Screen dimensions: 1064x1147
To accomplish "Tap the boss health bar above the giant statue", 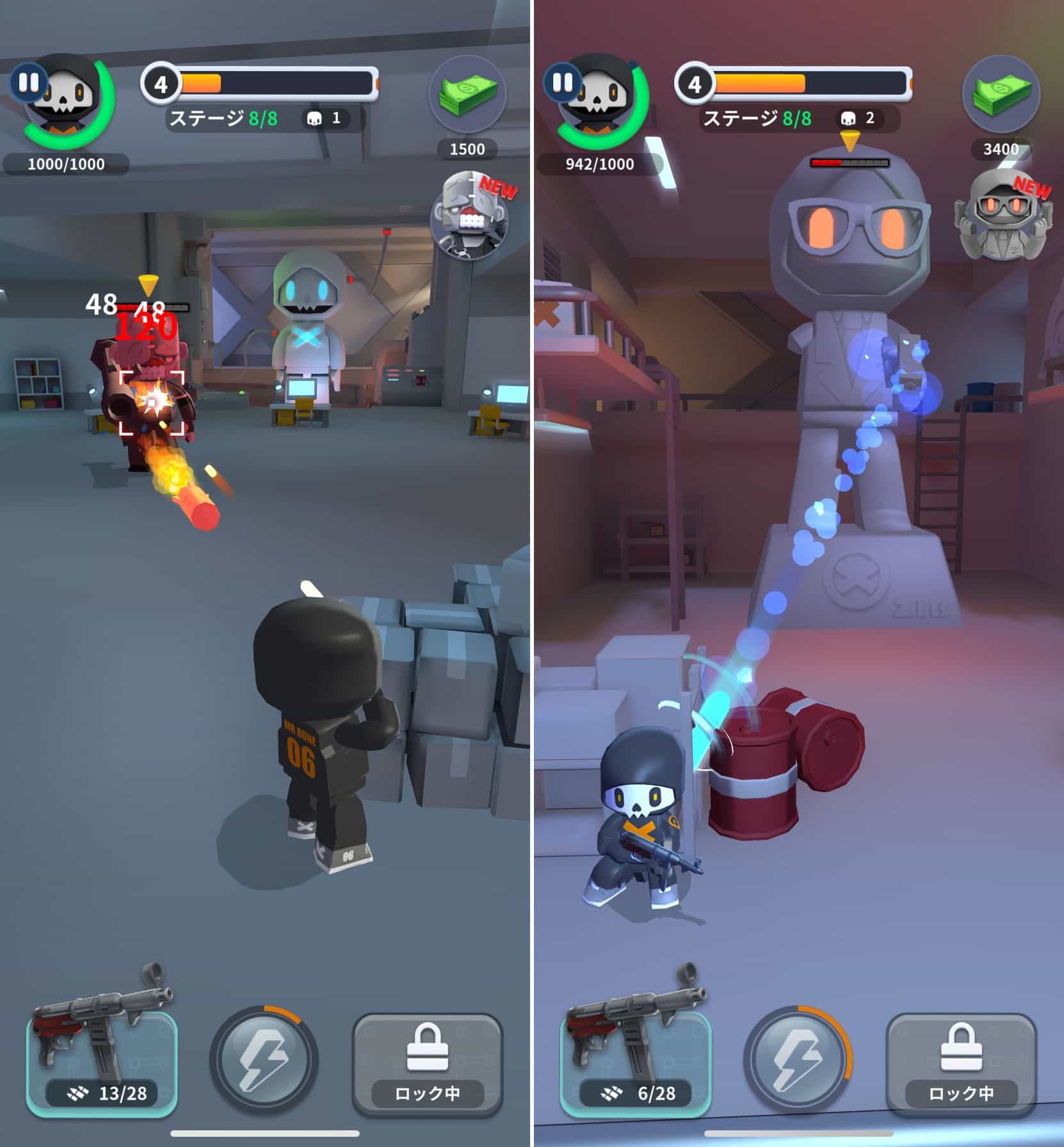I will [x=850, y=162].
